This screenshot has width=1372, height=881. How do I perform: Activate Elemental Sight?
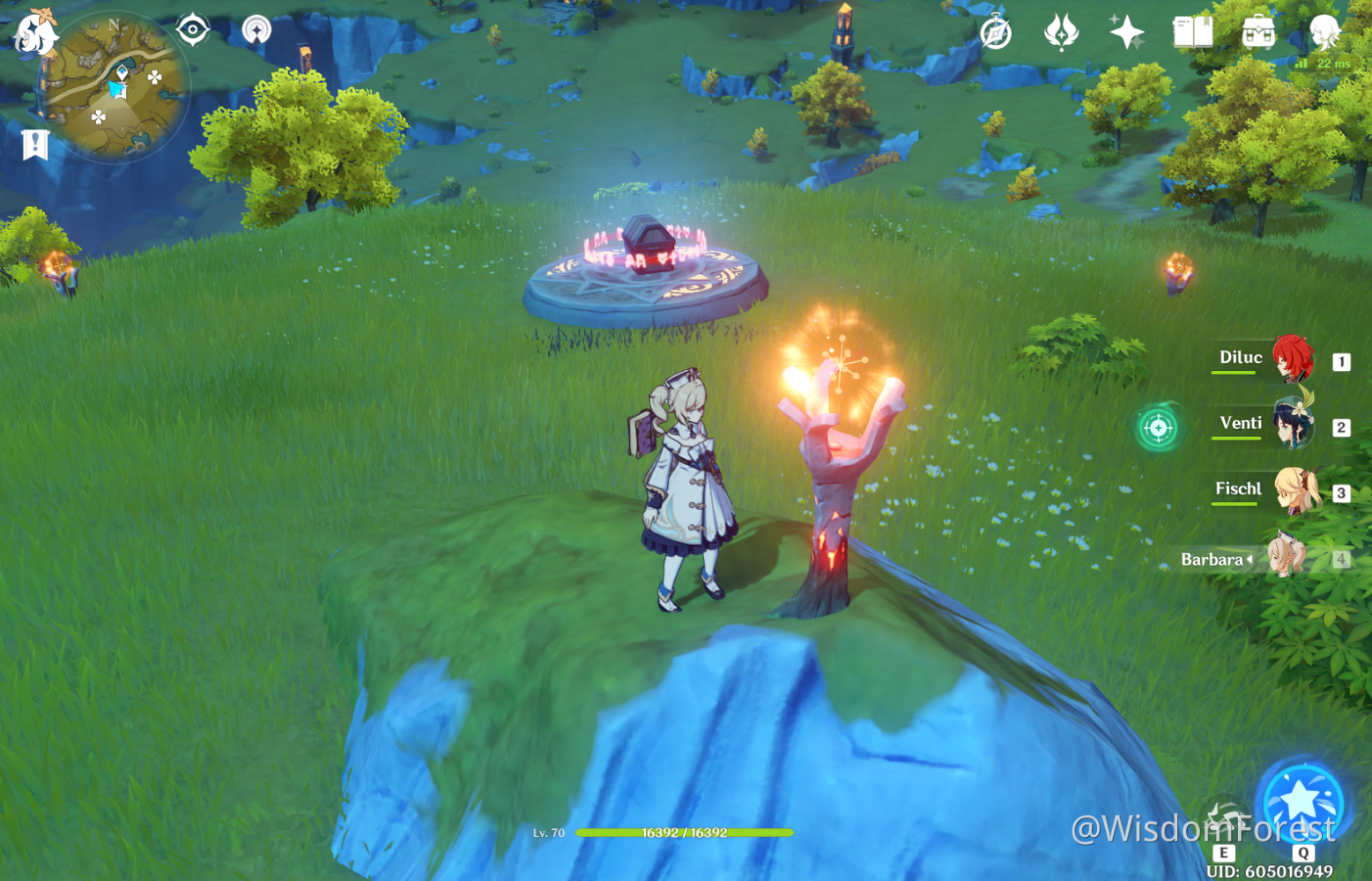click(192, 29)
